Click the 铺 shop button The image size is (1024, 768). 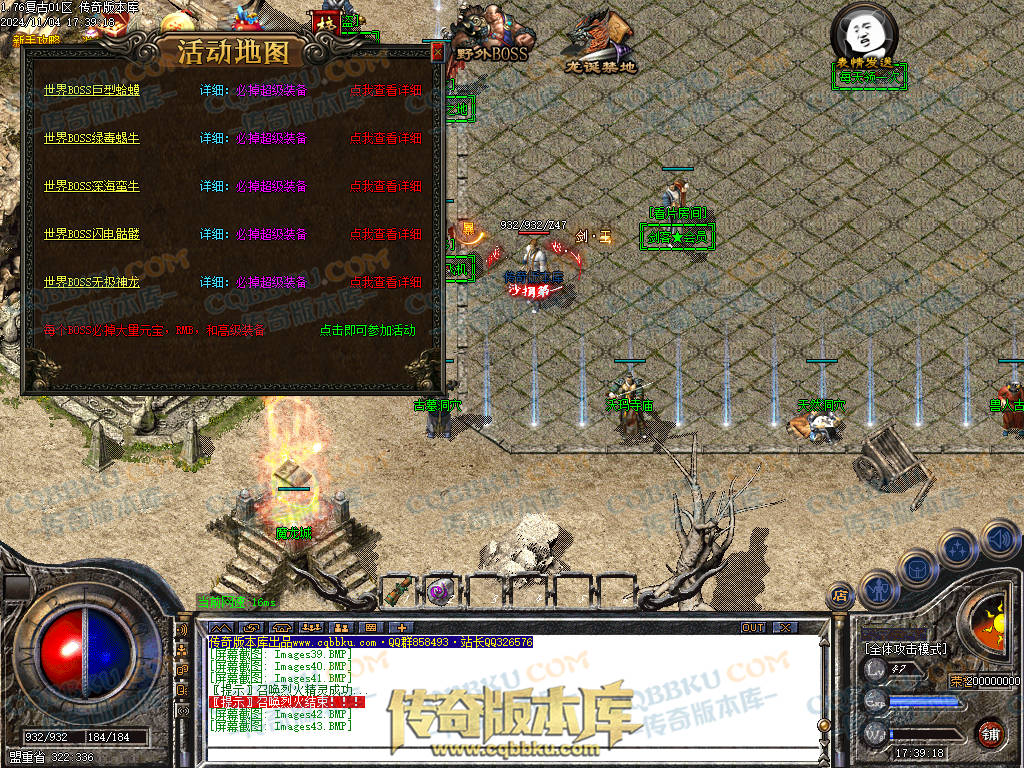coord(990,733)
